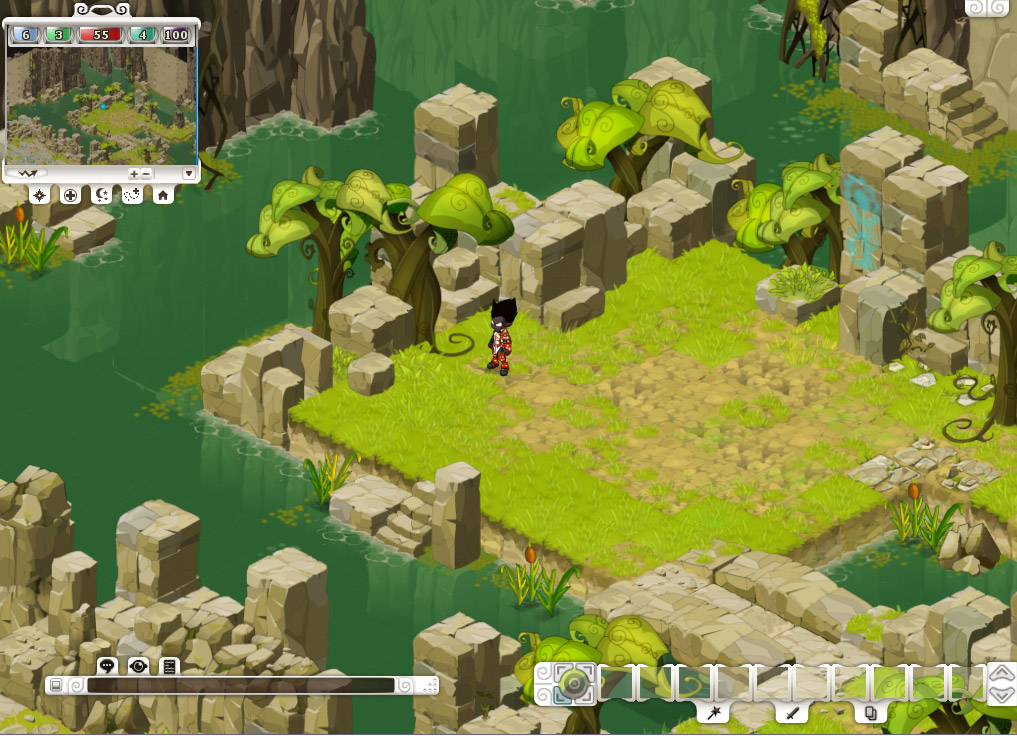1017x736 pixels.
Task: Click the zigzag arrow button under minimap
Action: tap(26, 174)
